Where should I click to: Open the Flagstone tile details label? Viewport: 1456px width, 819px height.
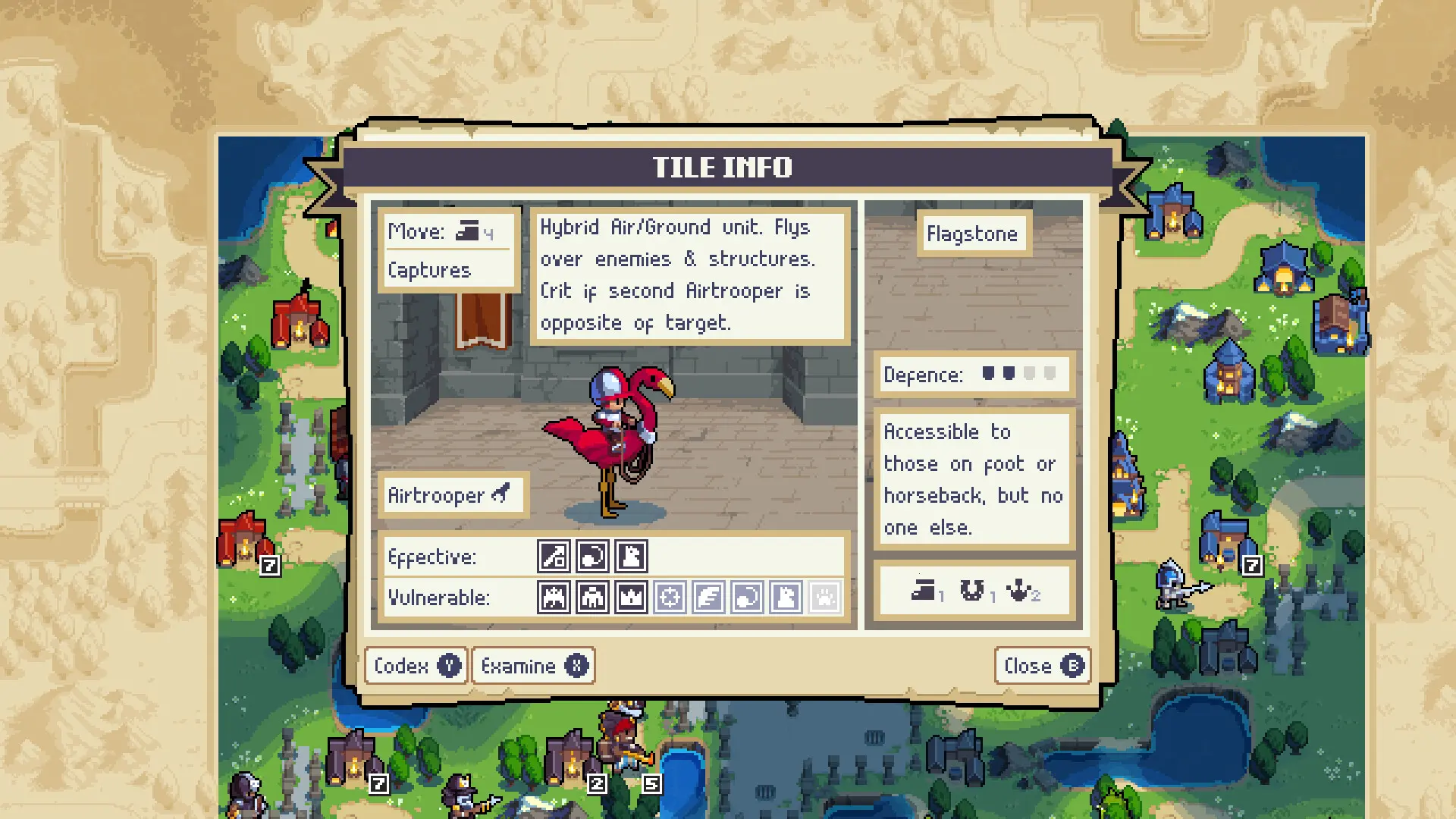tap(973, 234)
